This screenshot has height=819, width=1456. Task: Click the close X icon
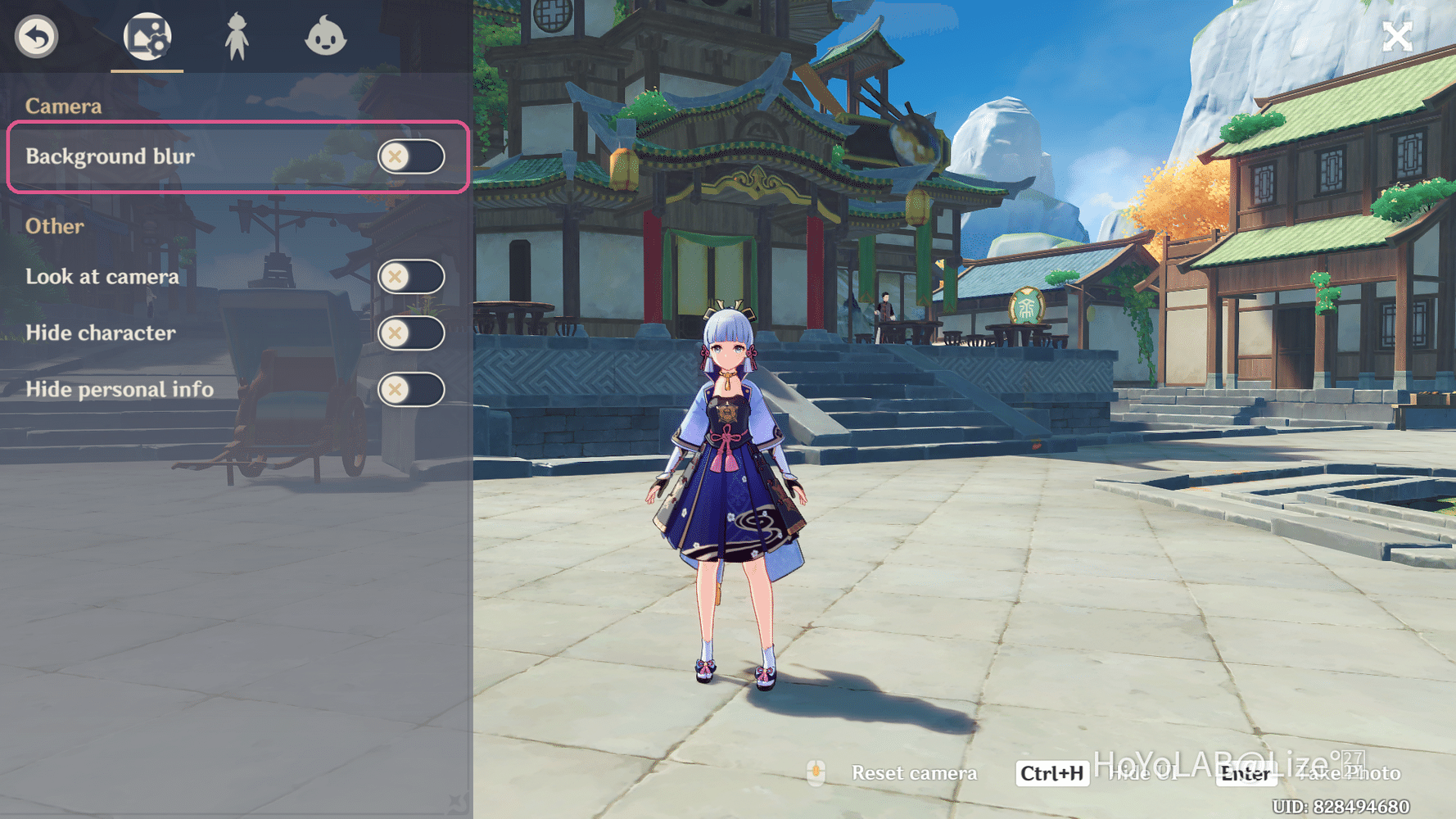click(x=1397, y=35)
